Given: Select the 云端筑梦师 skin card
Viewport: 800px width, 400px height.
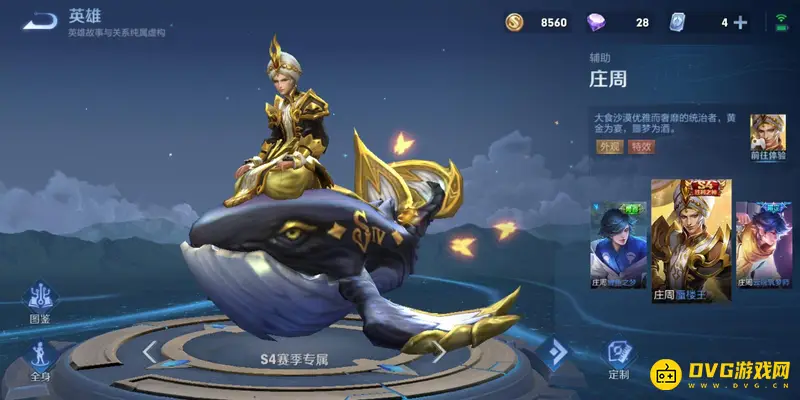Looking at the screenshot, I should coord(762,245).
